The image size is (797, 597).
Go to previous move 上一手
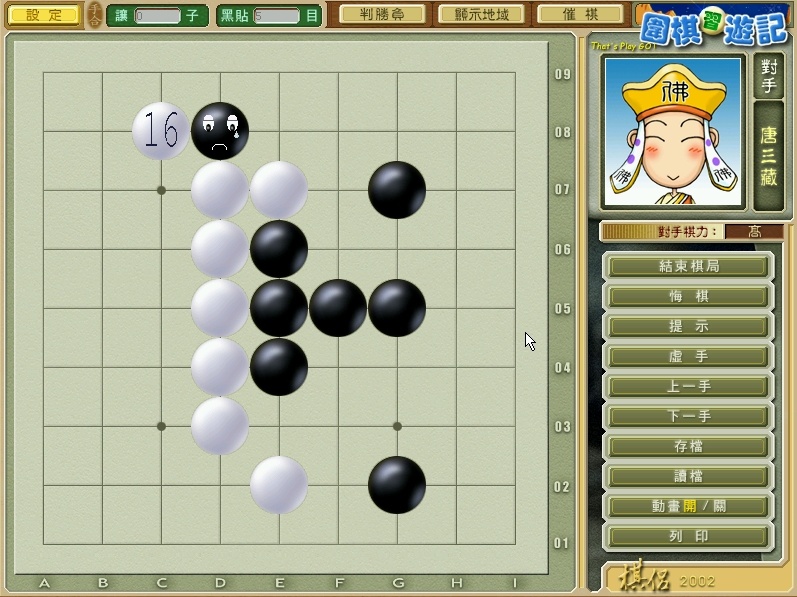pos(689,386)
